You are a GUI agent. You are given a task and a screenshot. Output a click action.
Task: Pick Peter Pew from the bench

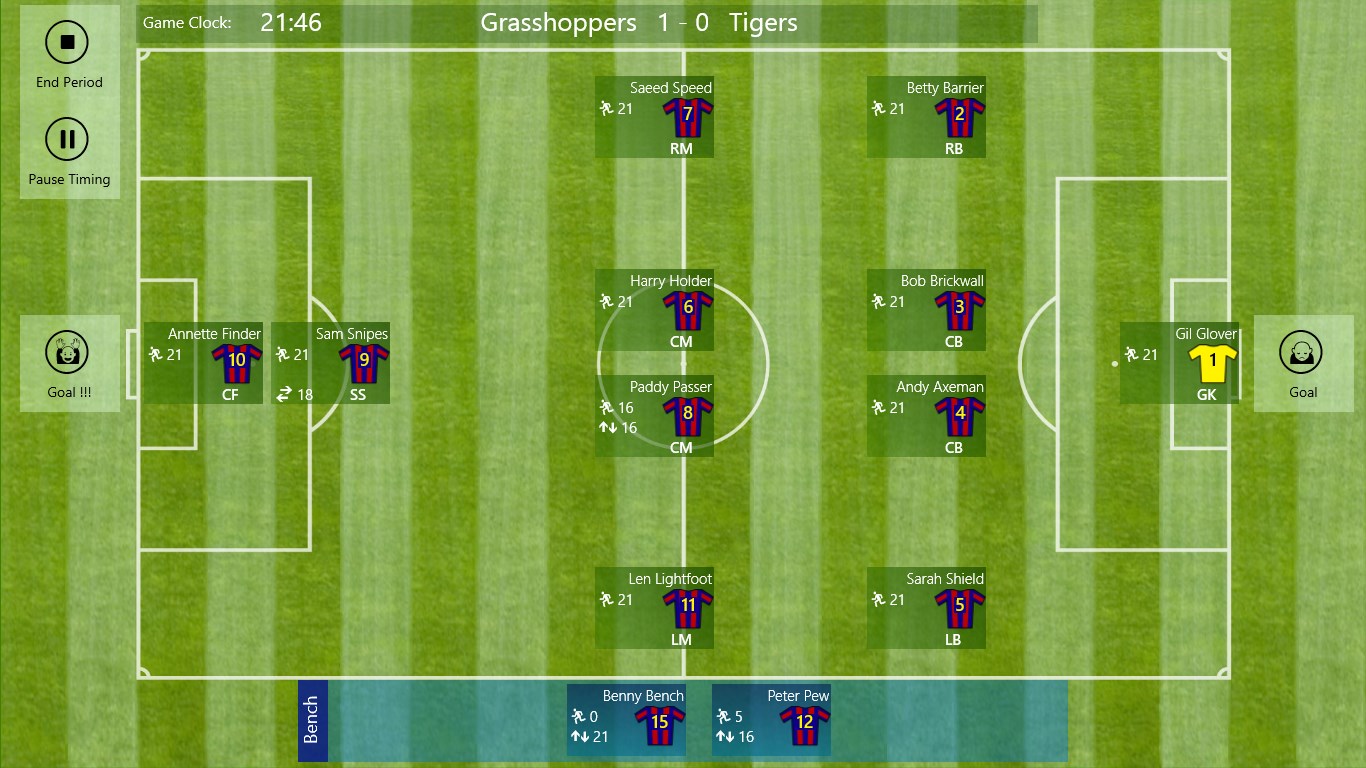[772, 720]
